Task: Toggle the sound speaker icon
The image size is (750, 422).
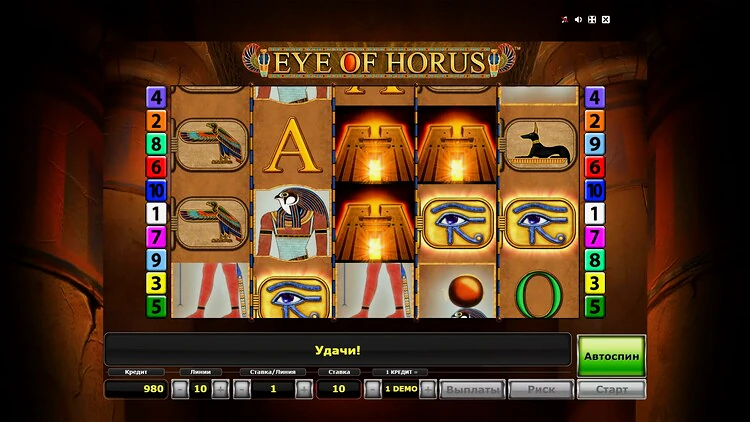Action: pos(578,19)
